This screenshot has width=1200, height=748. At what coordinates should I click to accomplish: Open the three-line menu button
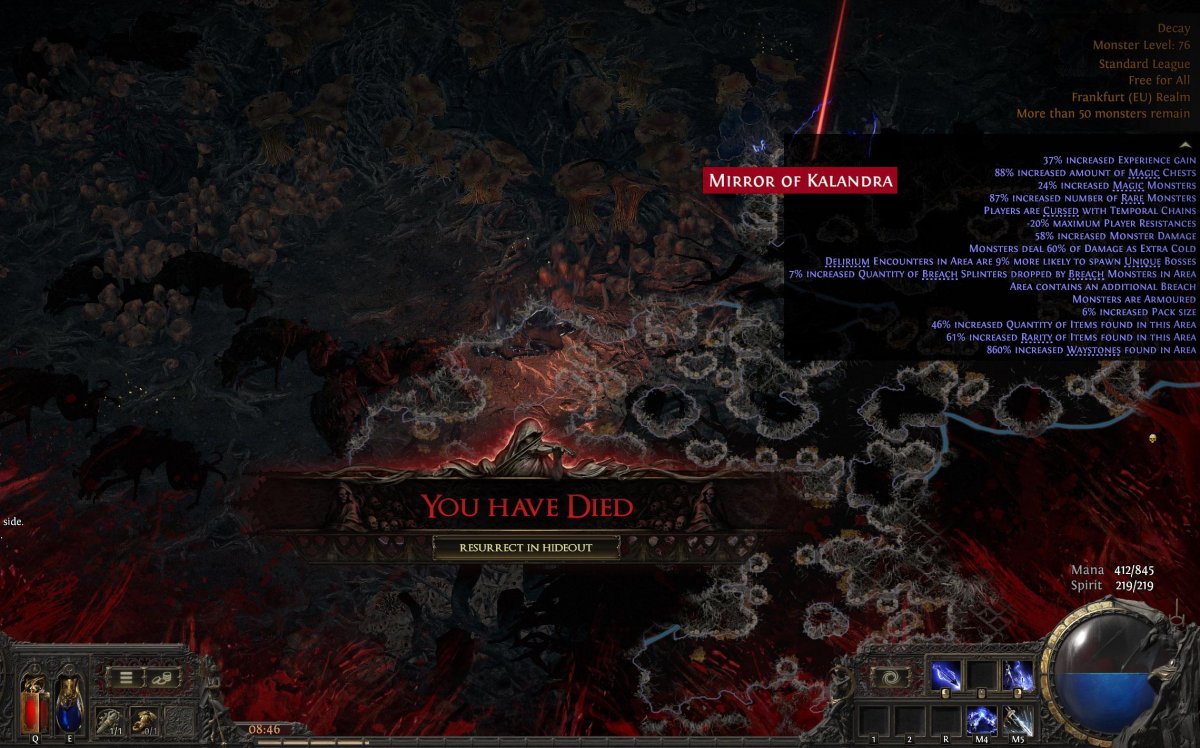pyautogui.click(x=127, y=677)
